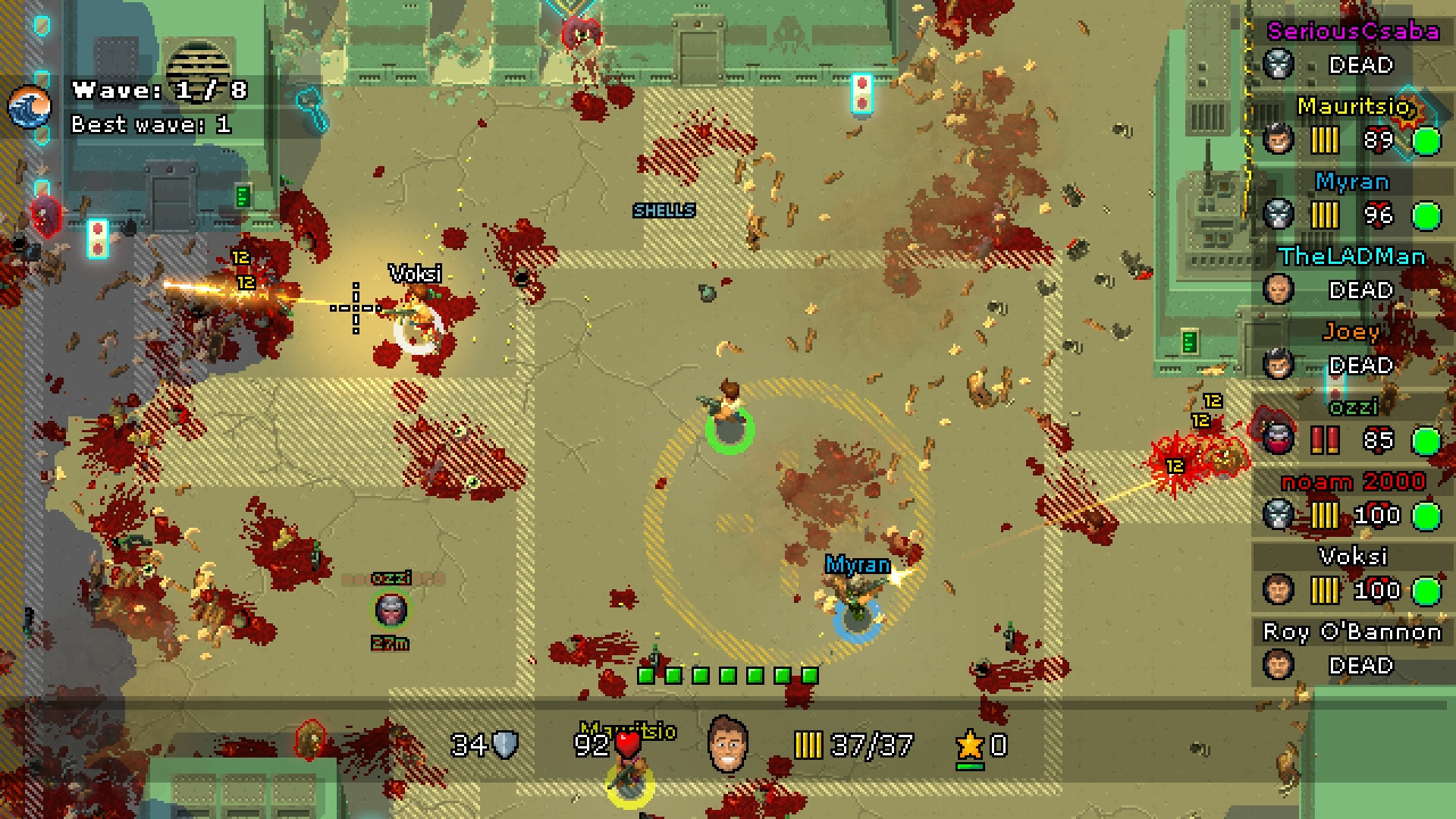
Task: Click ozzi's ammo bar showing two clips
Action: click(1327, 441)
